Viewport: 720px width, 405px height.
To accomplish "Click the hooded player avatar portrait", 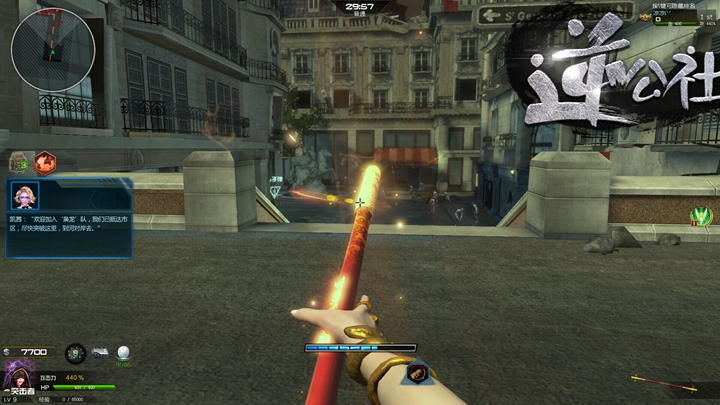I will pyautogui.click(x=18, y=375).
